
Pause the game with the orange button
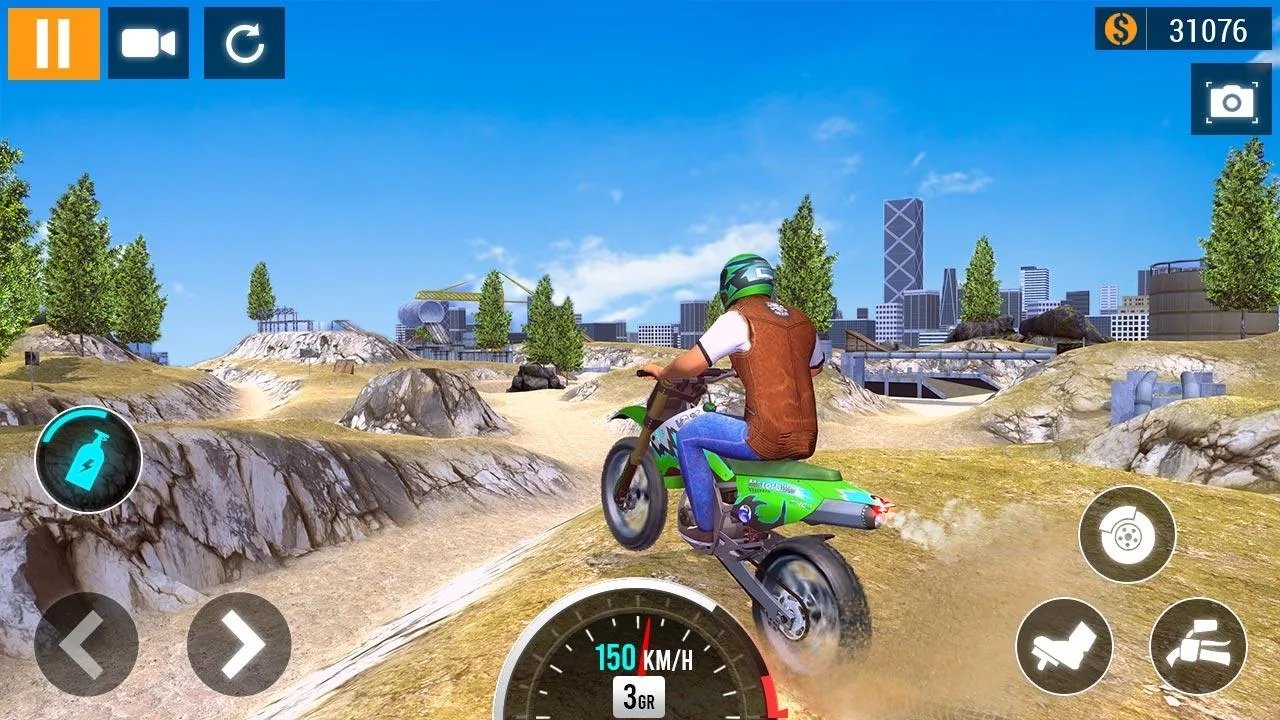coord(54,43)
